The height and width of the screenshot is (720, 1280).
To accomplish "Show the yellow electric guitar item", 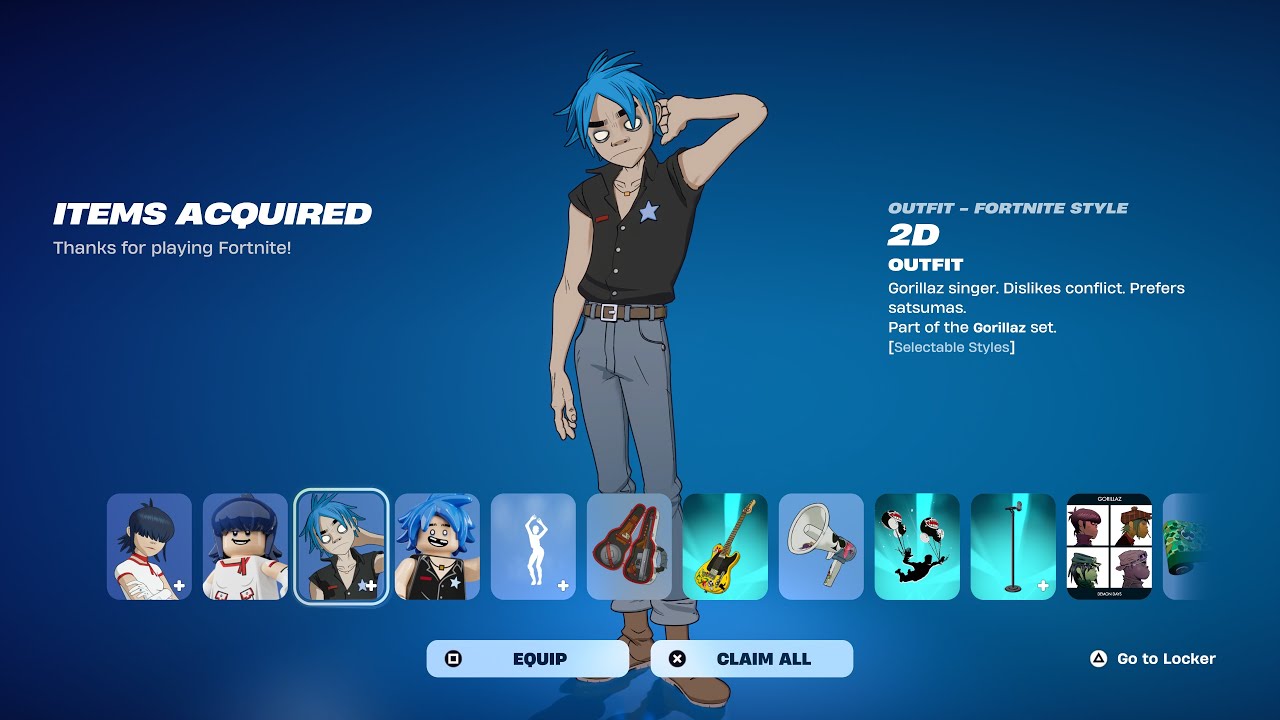I will click(725, 547).
